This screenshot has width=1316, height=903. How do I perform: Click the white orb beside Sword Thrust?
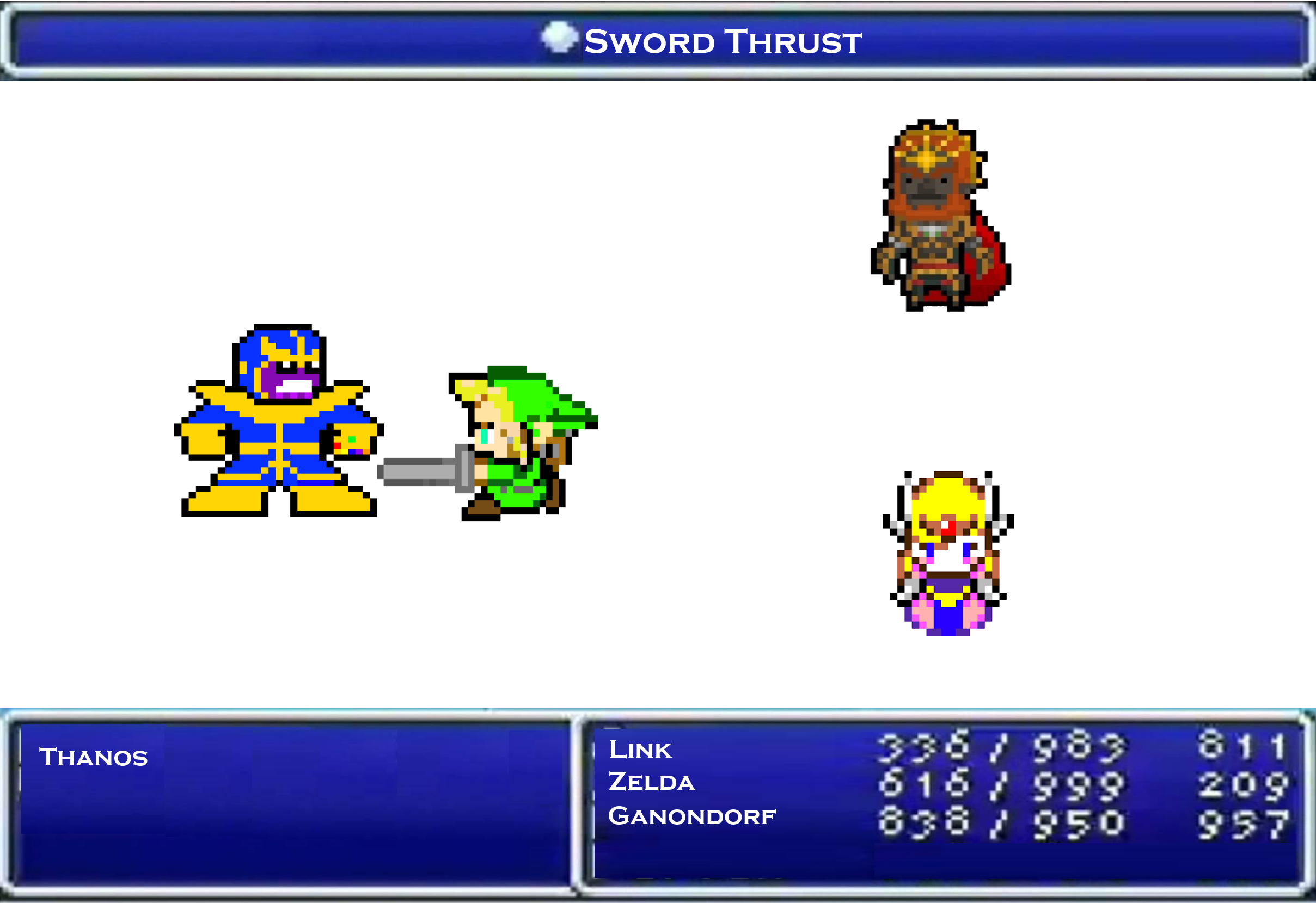(556, 39)
